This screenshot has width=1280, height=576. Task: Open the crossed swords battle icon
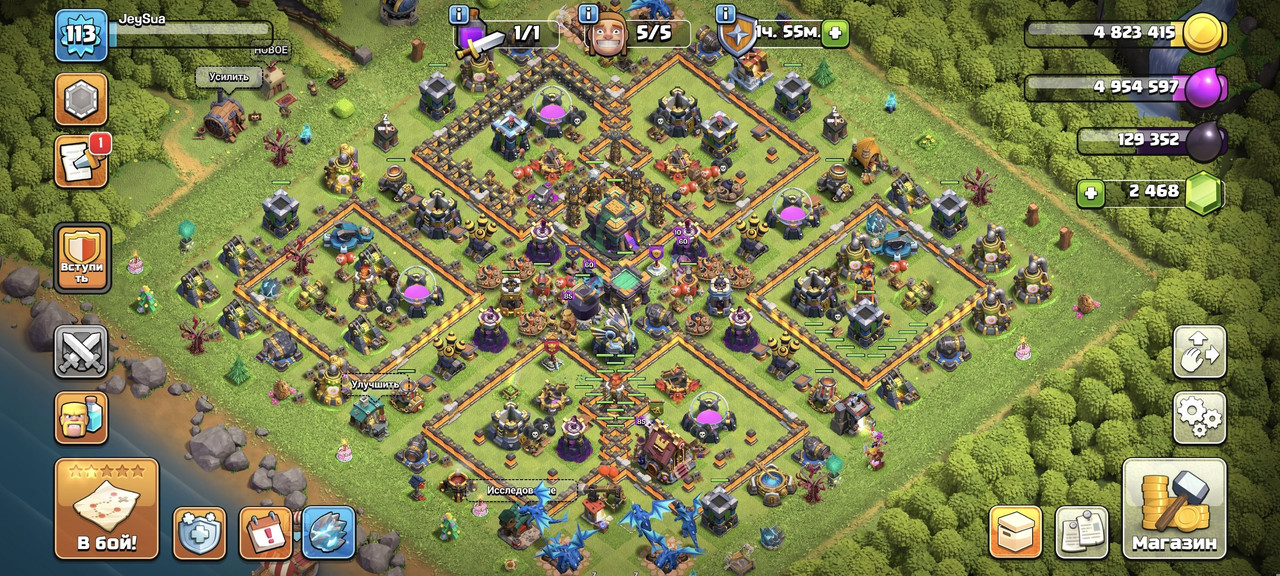coord(81,351)
